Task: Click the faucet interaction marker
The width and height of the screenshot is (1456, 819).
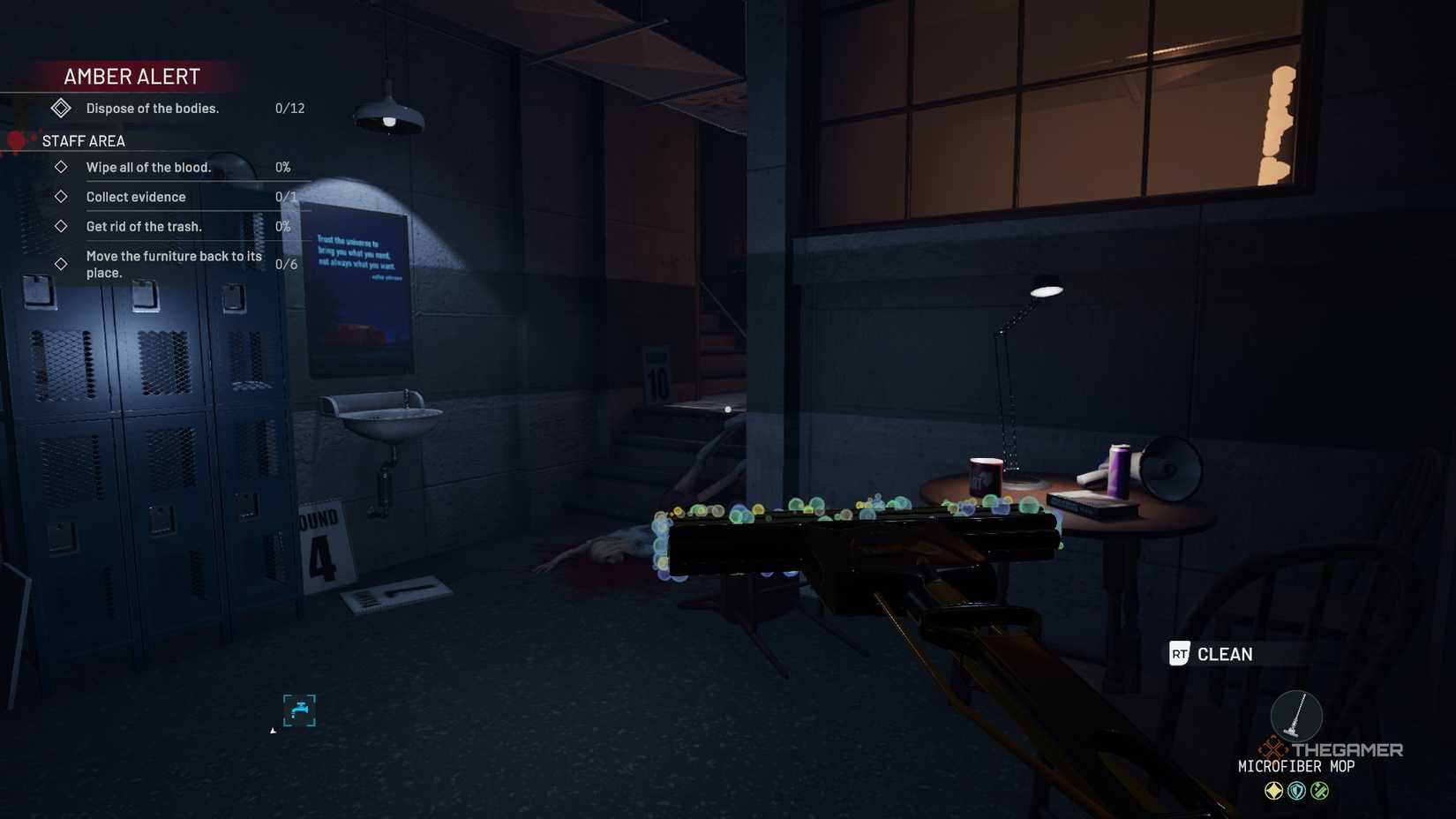Action: click(301, 708)
